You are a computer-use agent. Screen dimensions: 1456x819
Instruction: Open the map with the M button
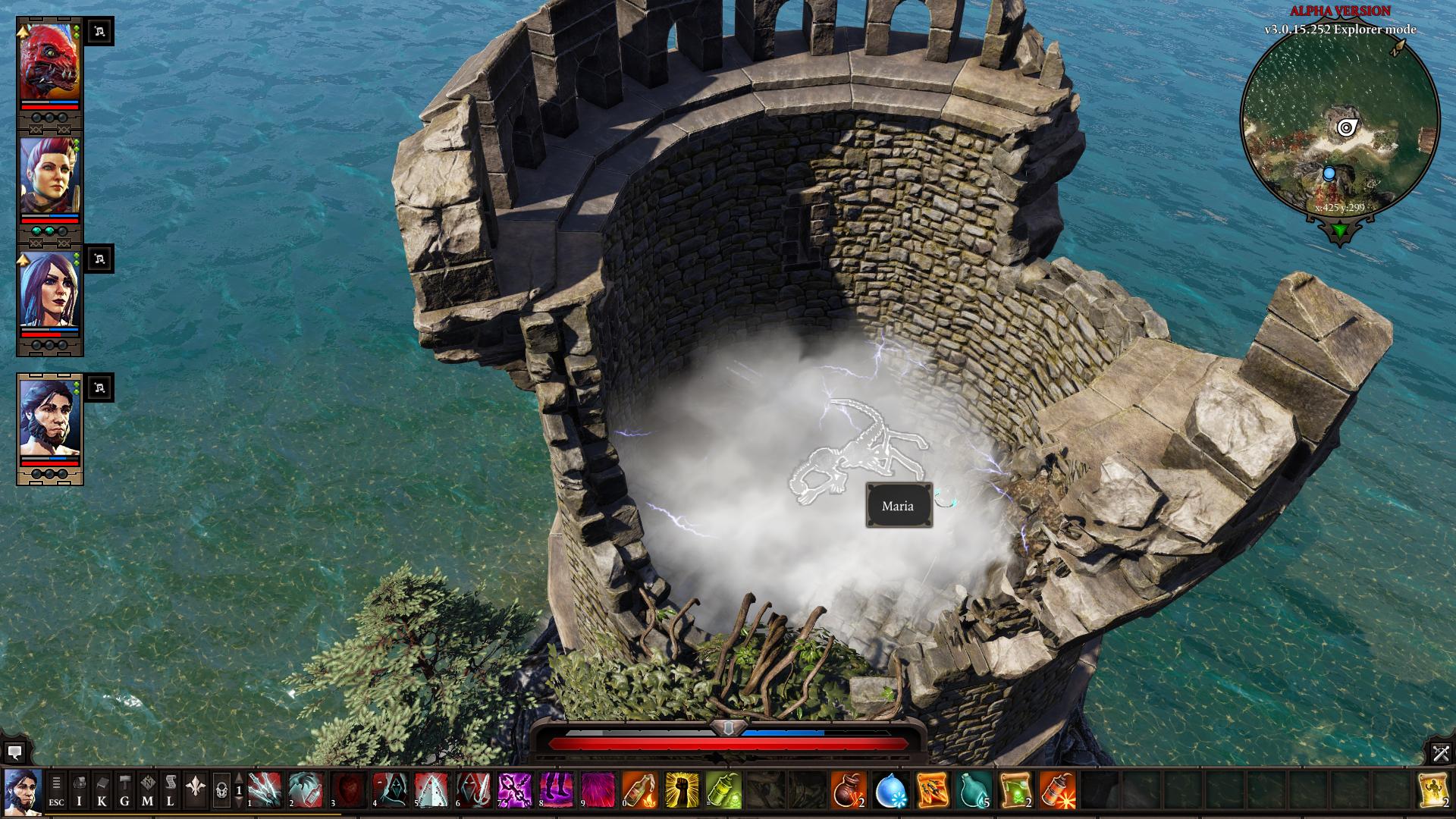click(x=147, y=791)
